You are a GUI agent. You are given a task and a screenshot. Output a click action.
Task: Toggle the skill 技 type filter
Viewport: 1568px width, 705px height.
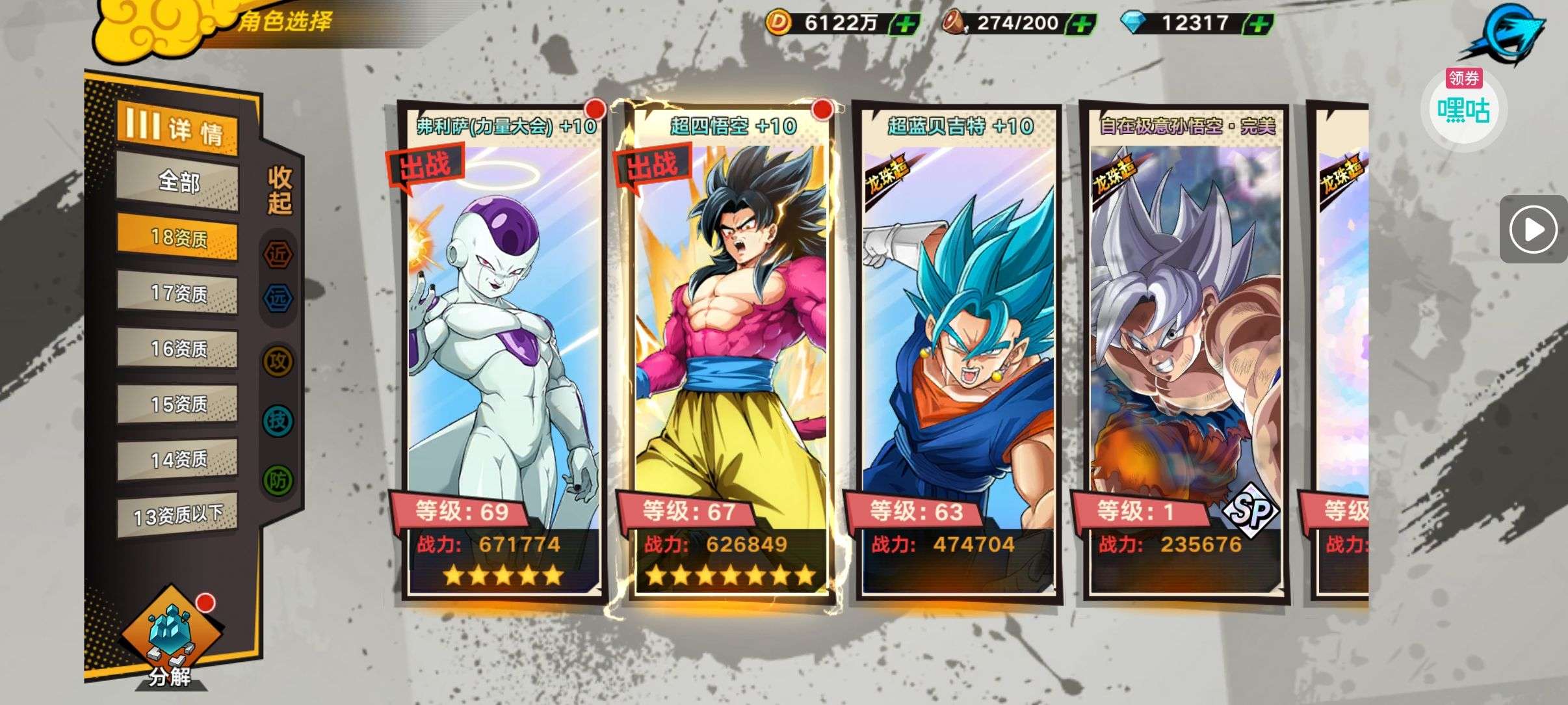[x=278, y=421]
